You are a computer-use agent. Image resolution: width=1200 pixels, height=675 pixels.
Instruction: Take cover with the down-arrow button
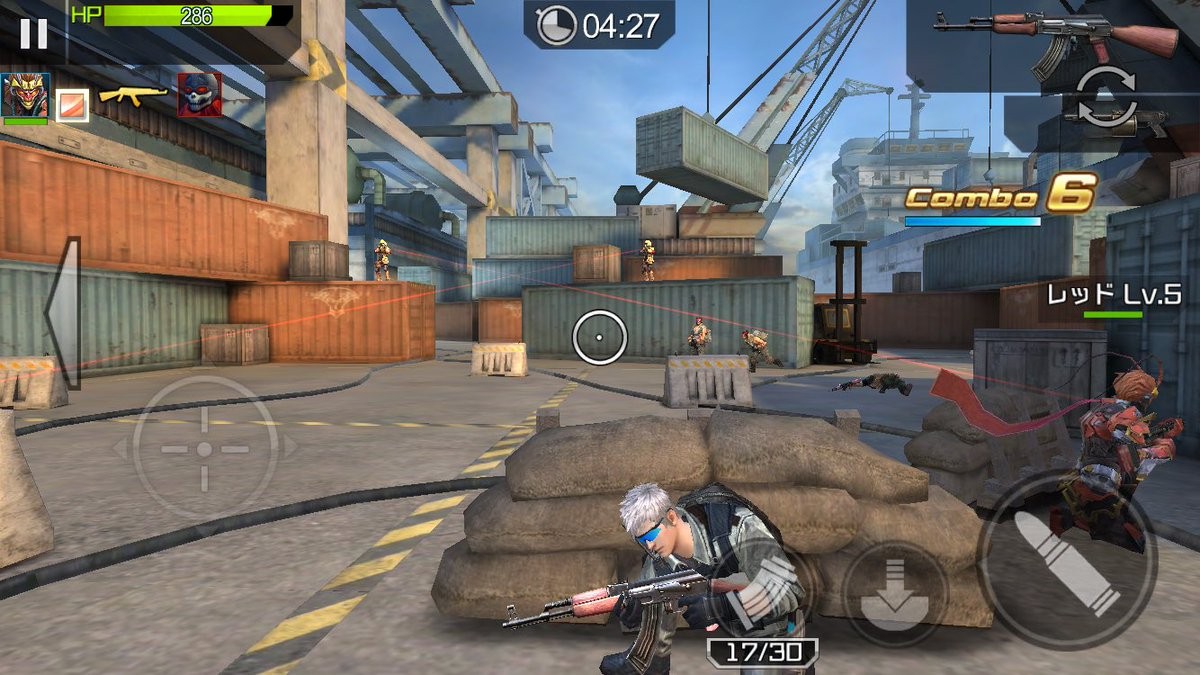(x=893, y=592)
